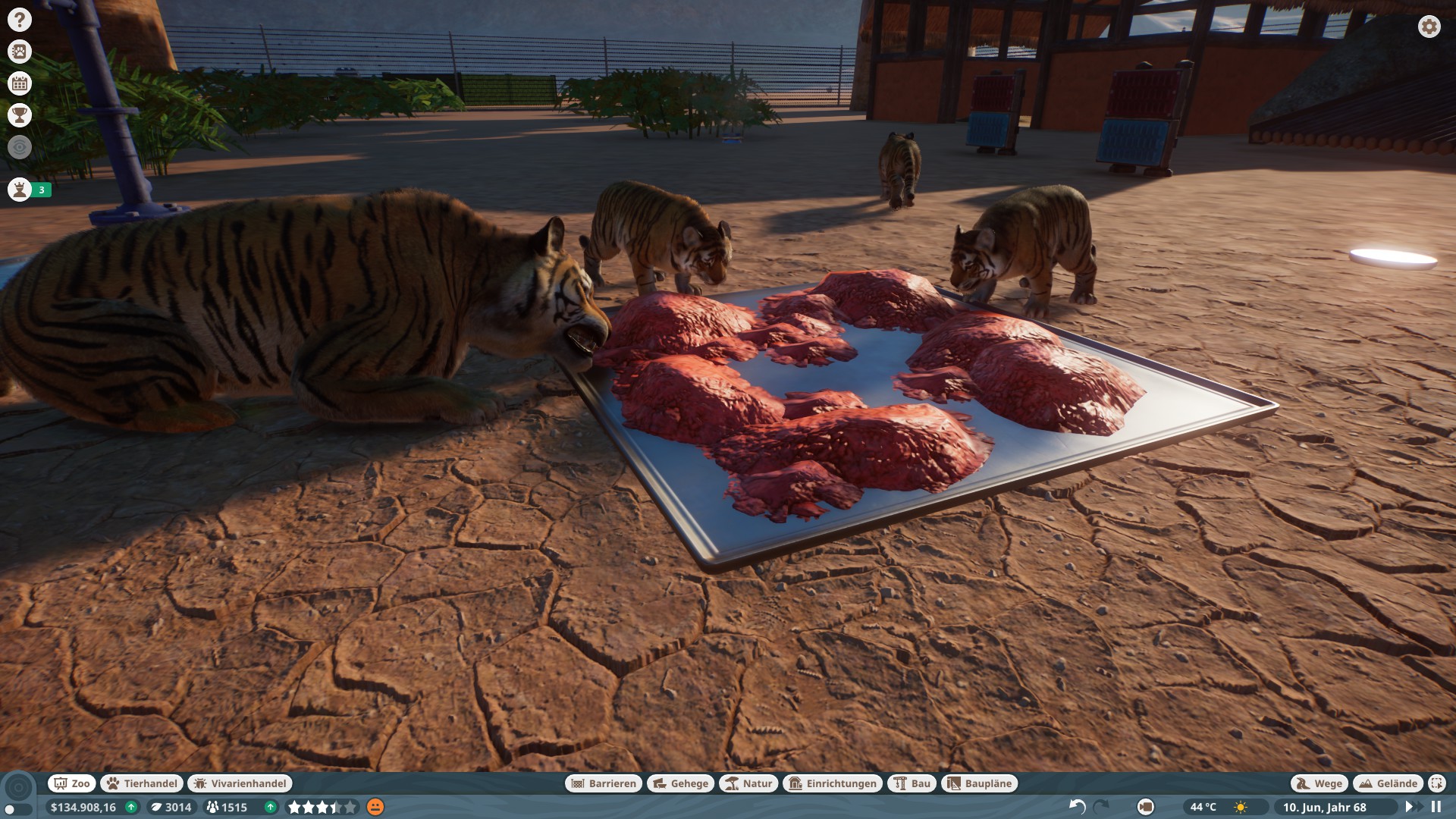The height and width of the screenshot is (819, 1456).
Task: Open the calendar icon in left sidebar
Action: point(20,83)
